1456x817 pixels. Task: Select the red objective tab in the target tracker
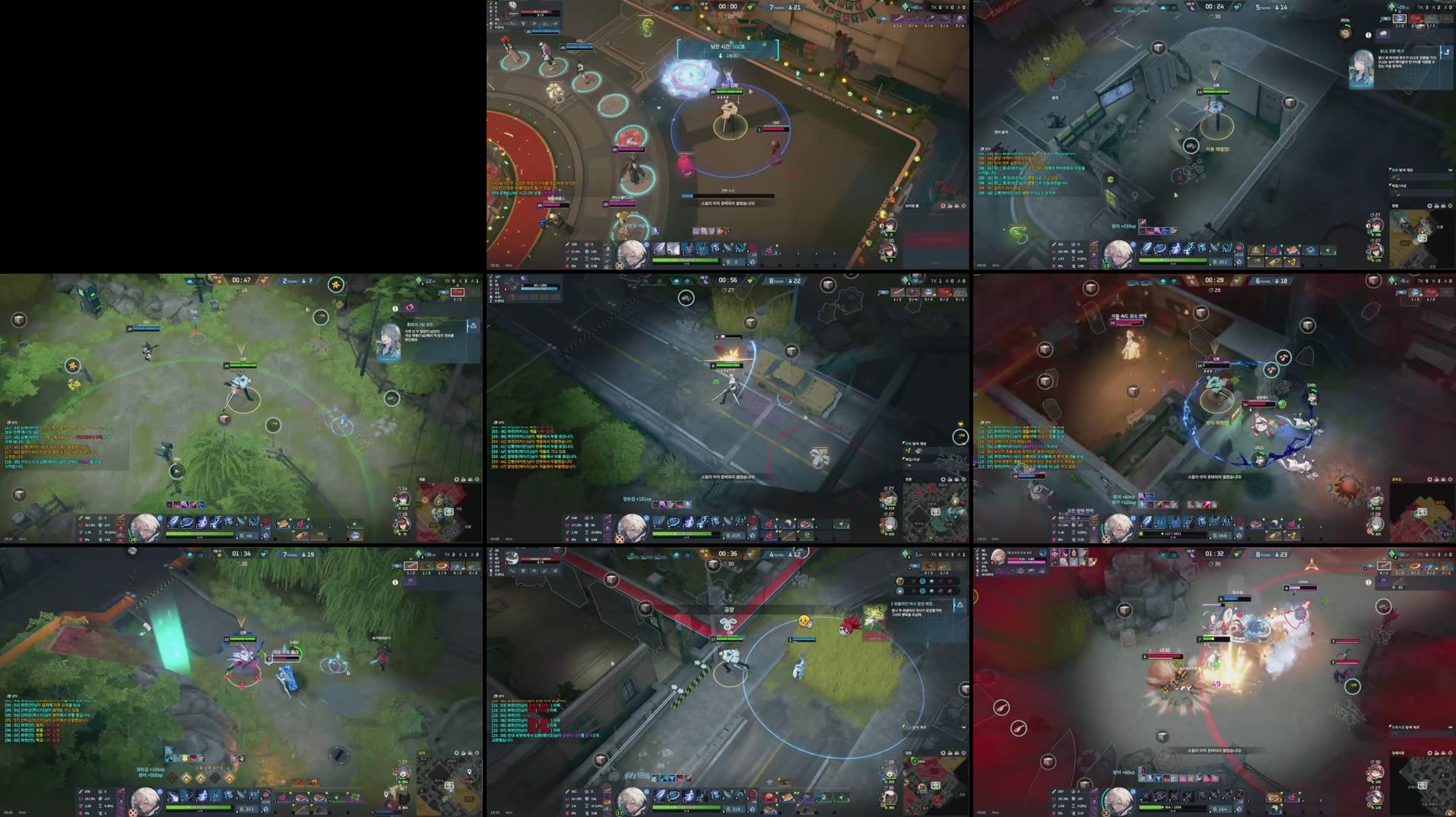pos(1416,18)
